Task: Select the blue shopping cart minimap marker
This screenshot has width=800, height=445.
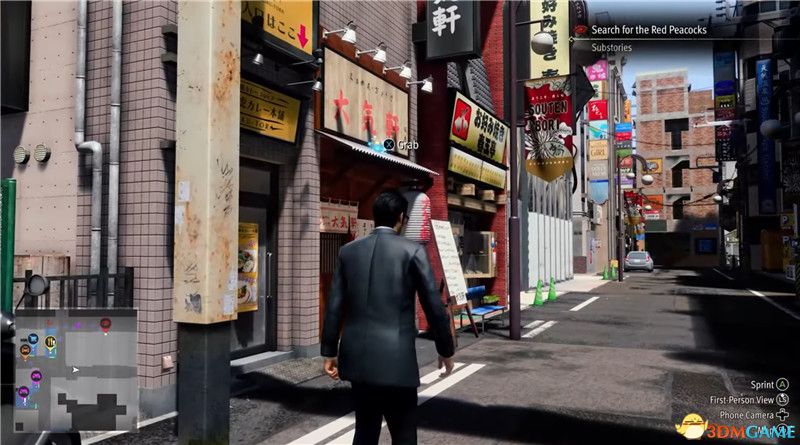Action: pos(32,339)
